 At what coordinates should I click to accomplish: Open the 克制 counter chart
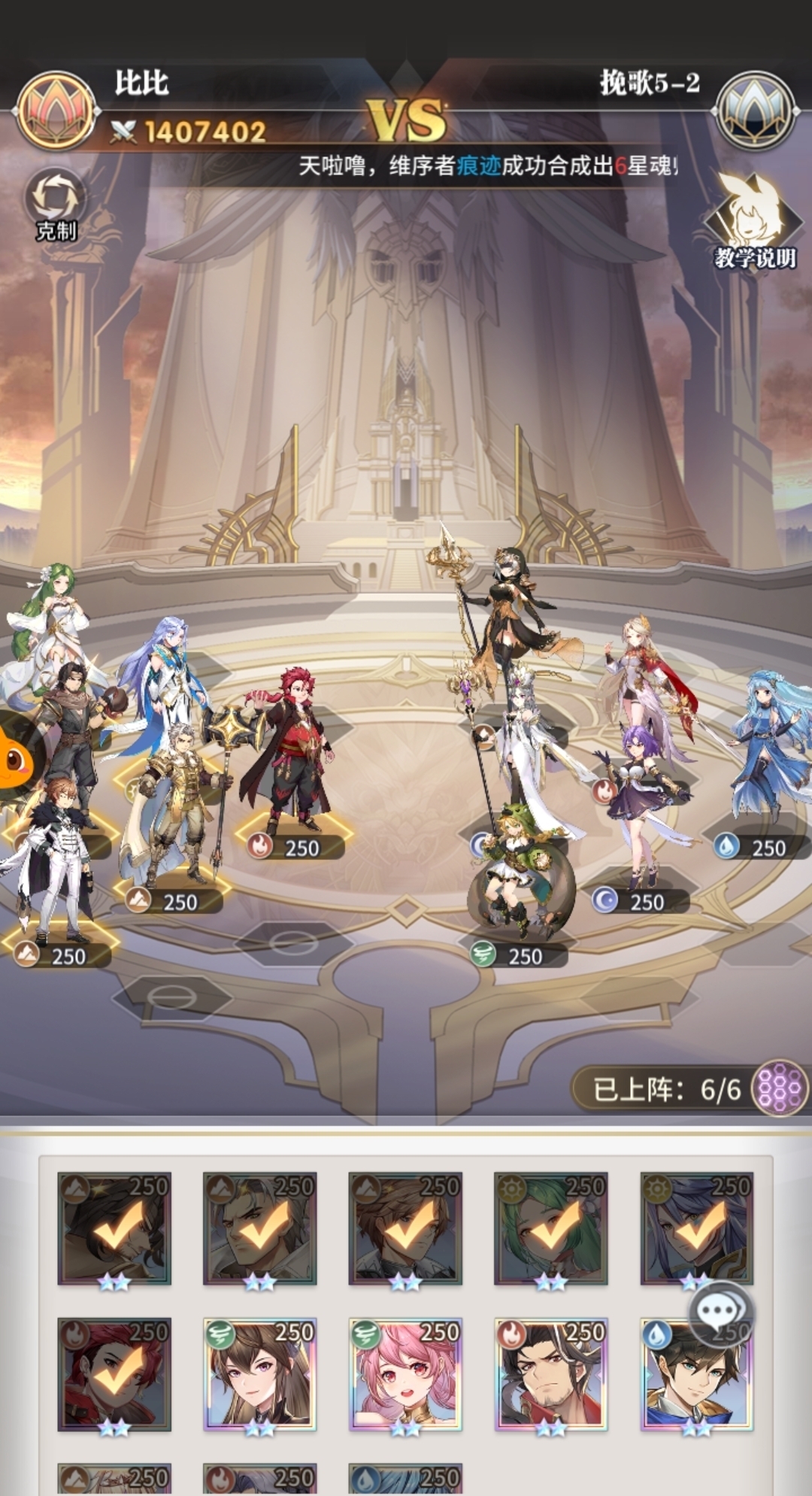tap(56, 202)
